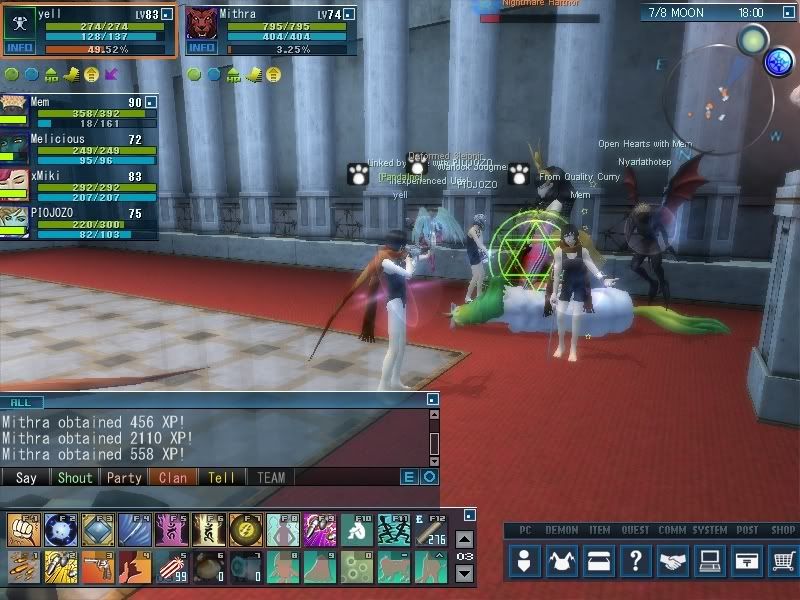Show yell's INFO panel

(19, 47)
